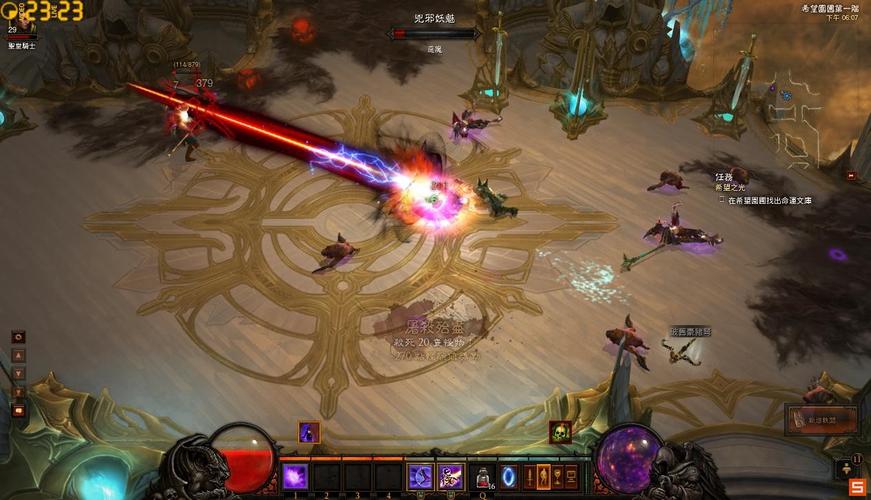Collapse the quest tracker with the red arrow
This screenshot has width=871, height=500.
coord(850,176)
